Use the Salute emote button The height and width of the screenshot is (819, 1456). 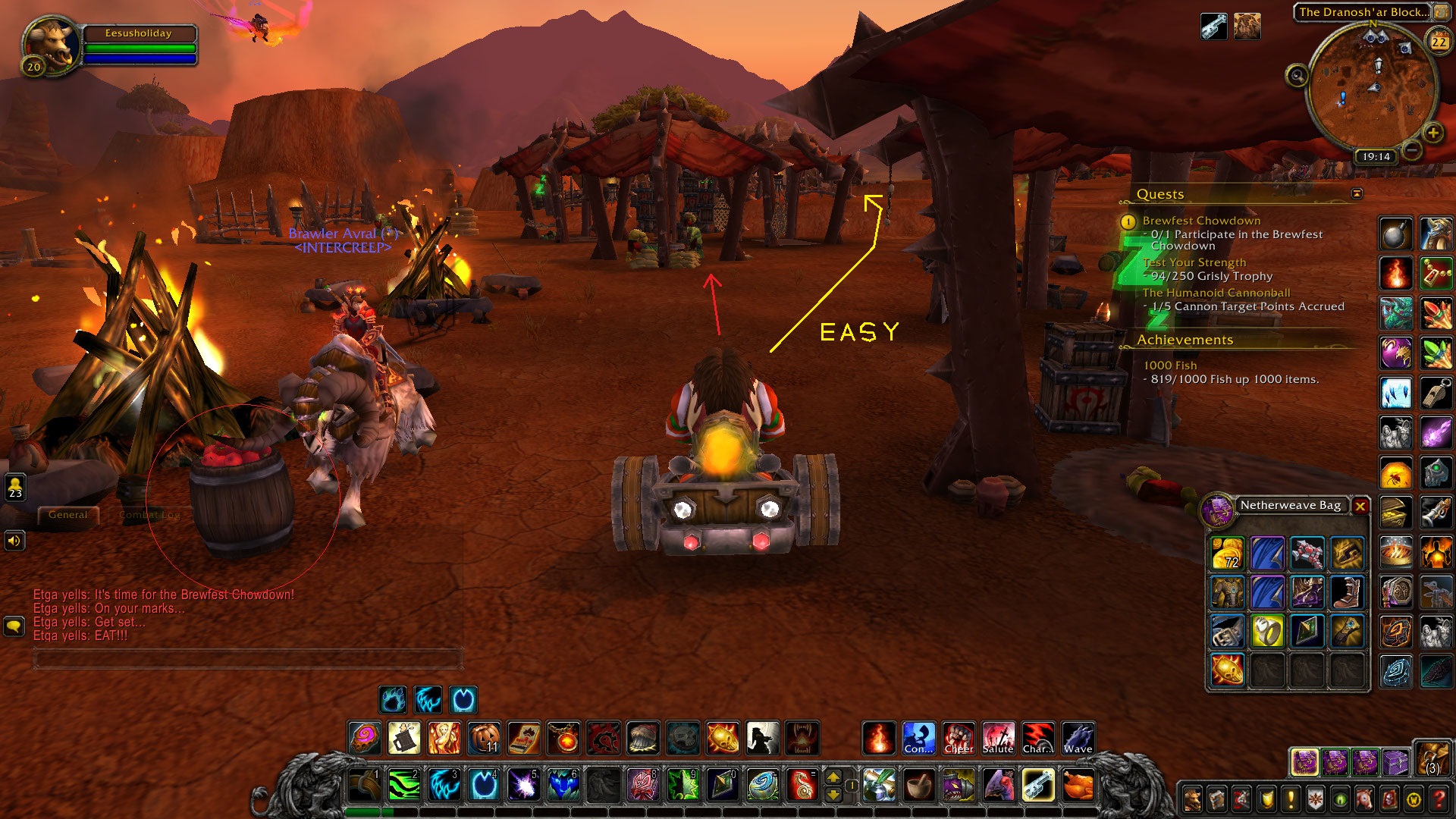pyautogui.click(x=998, y=738)
